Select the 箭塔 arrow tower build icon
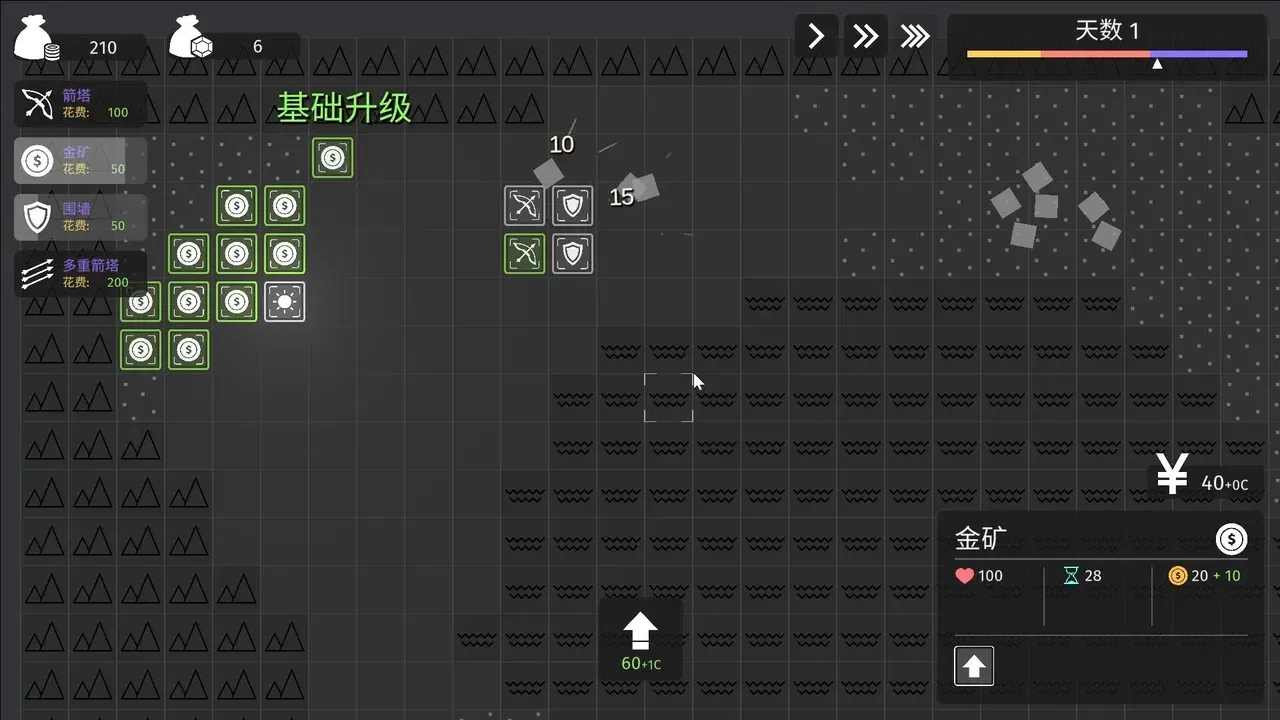Image resolution: width=1280 pixels, height=720 pixels. [38, 103]
